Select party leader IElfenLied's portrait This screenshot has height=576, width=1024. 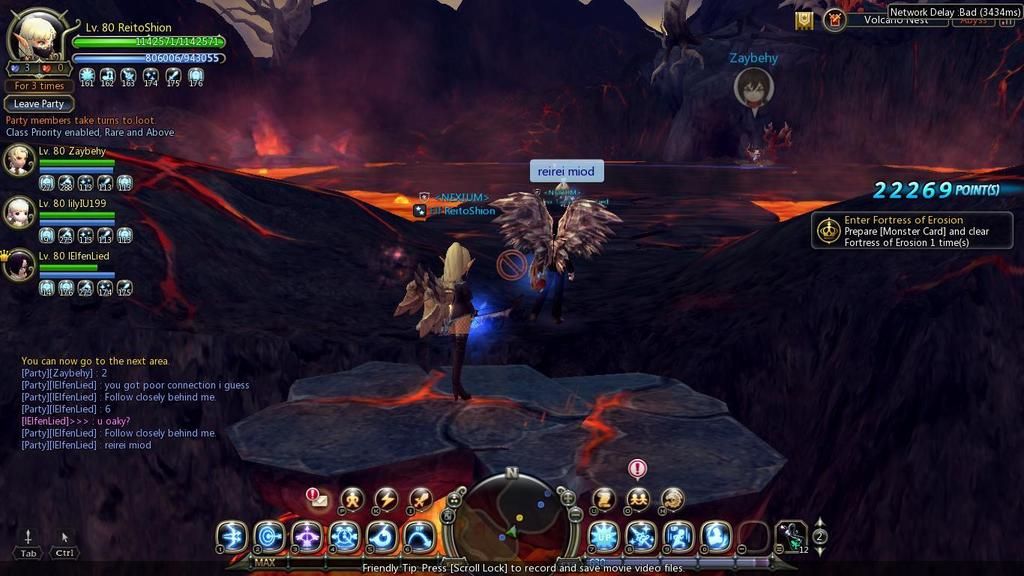pos(19,265)
